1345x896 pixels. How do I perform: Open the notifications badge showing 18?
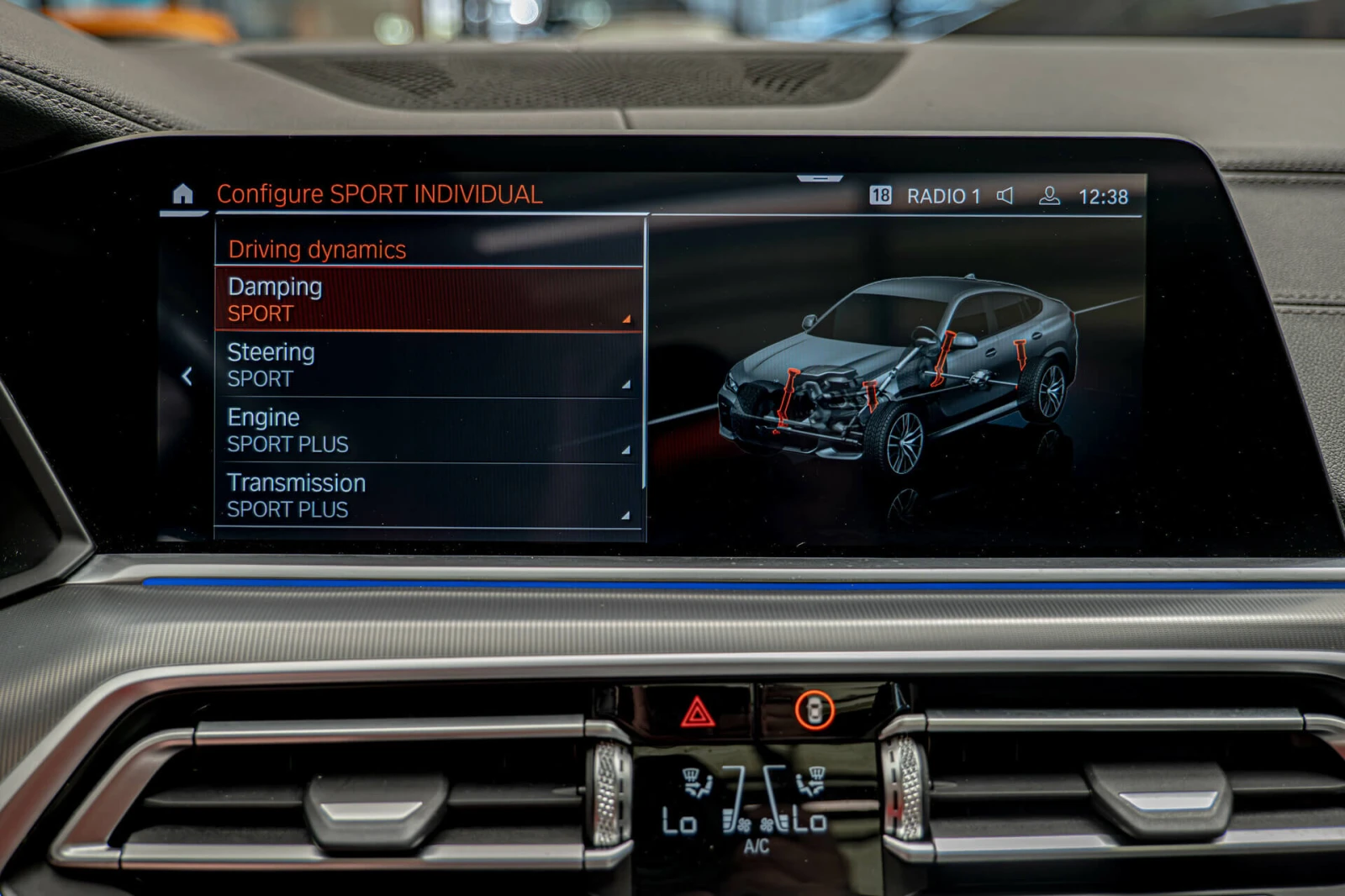coord(880,196)
